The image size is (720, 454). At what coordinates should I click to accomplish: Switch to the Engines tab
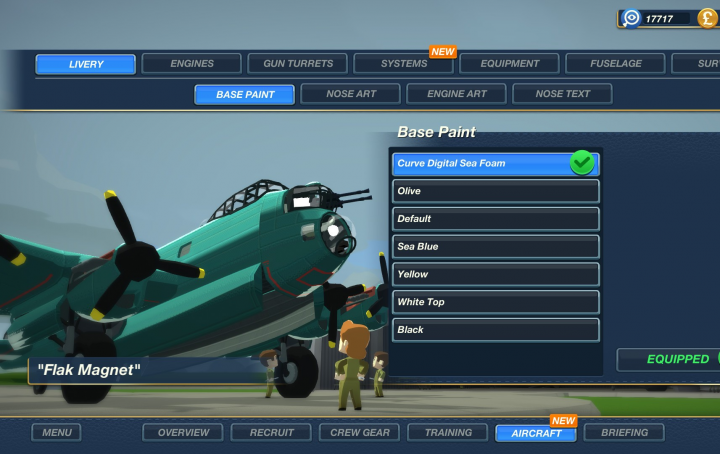[192, 64]
